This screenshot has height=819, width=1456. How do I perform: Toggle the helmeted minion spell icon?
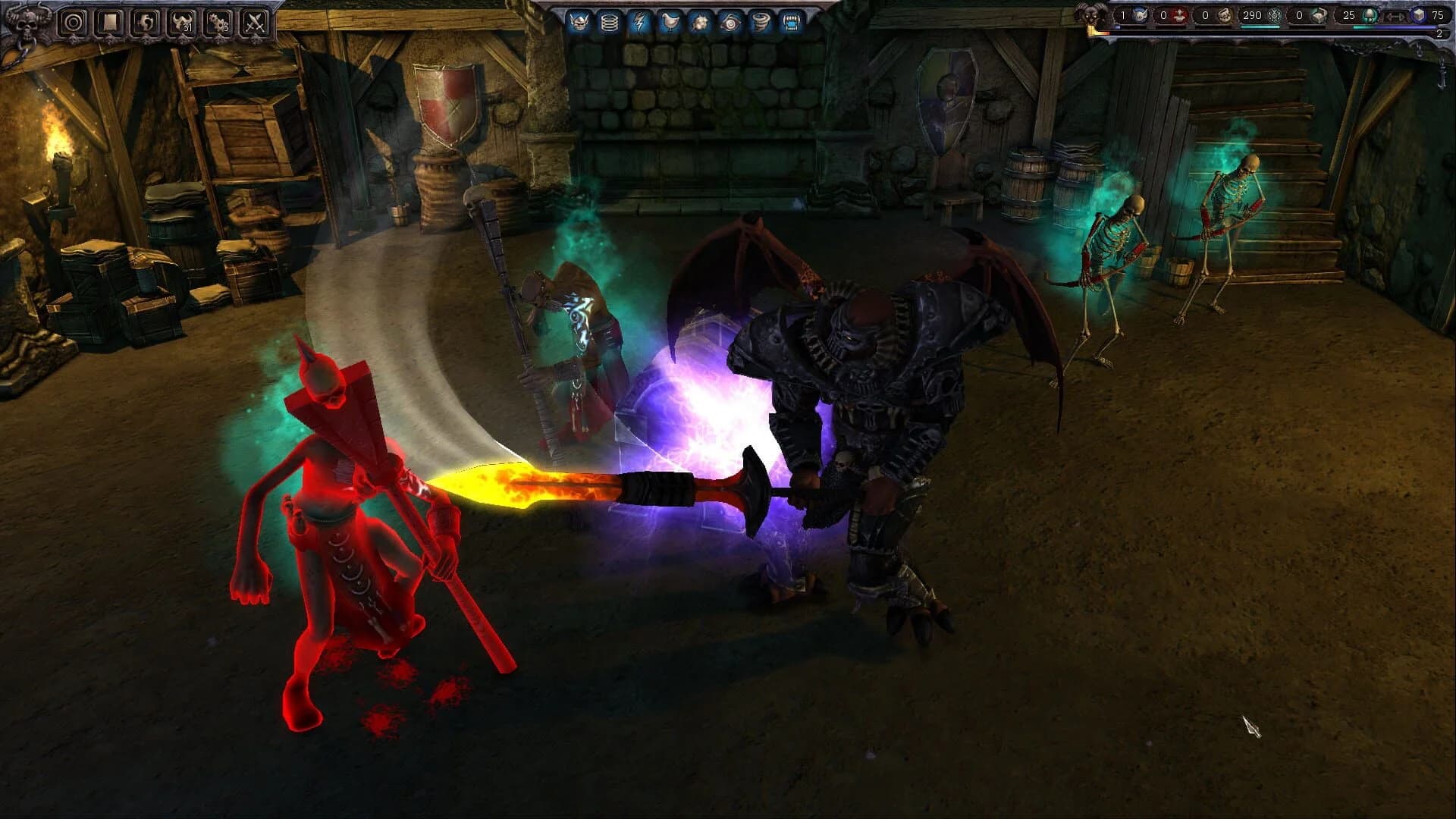click(x=580, y=22)
